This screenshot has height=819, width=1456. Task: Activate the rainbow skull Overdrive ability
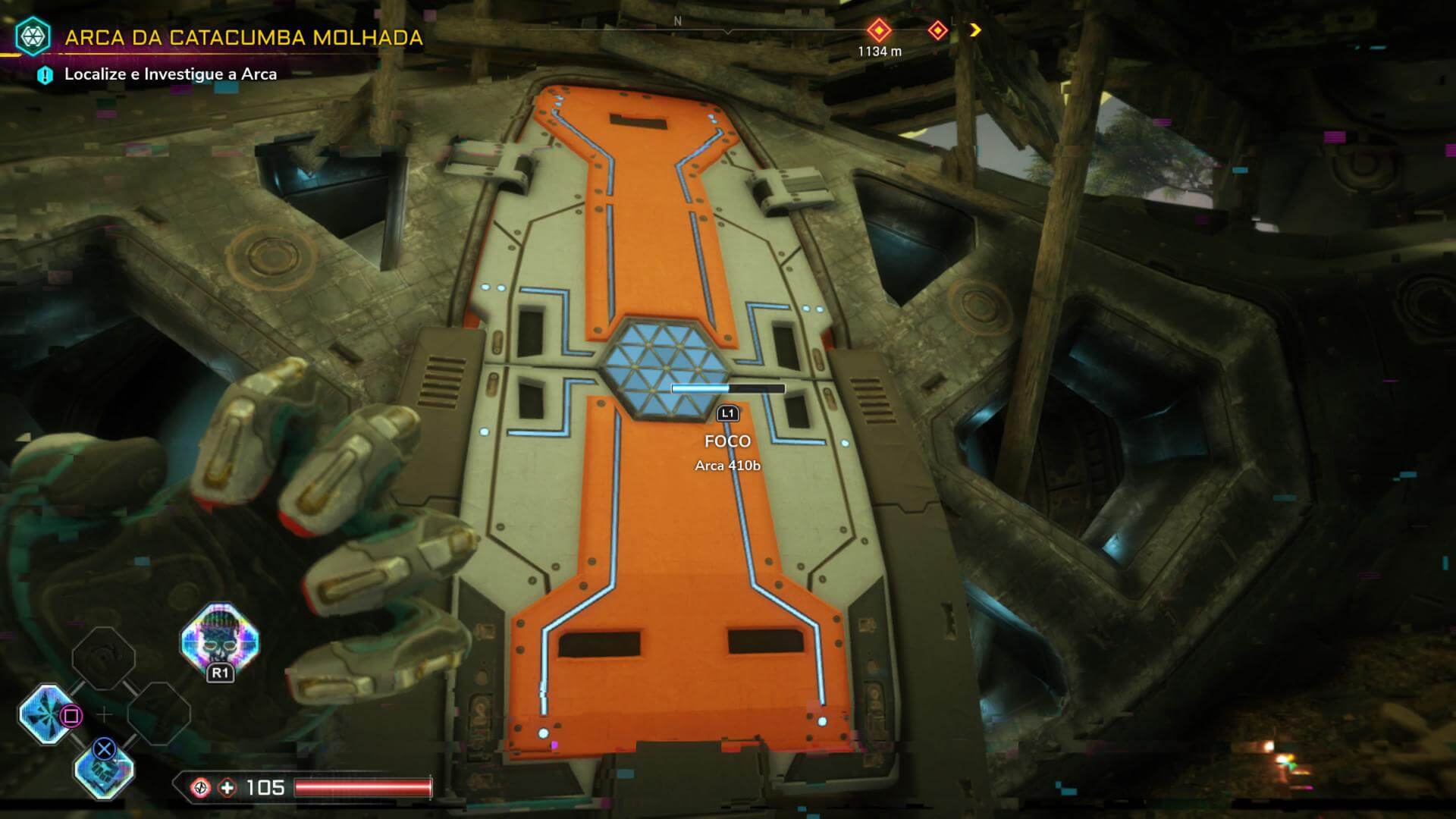tap(220, 641)
